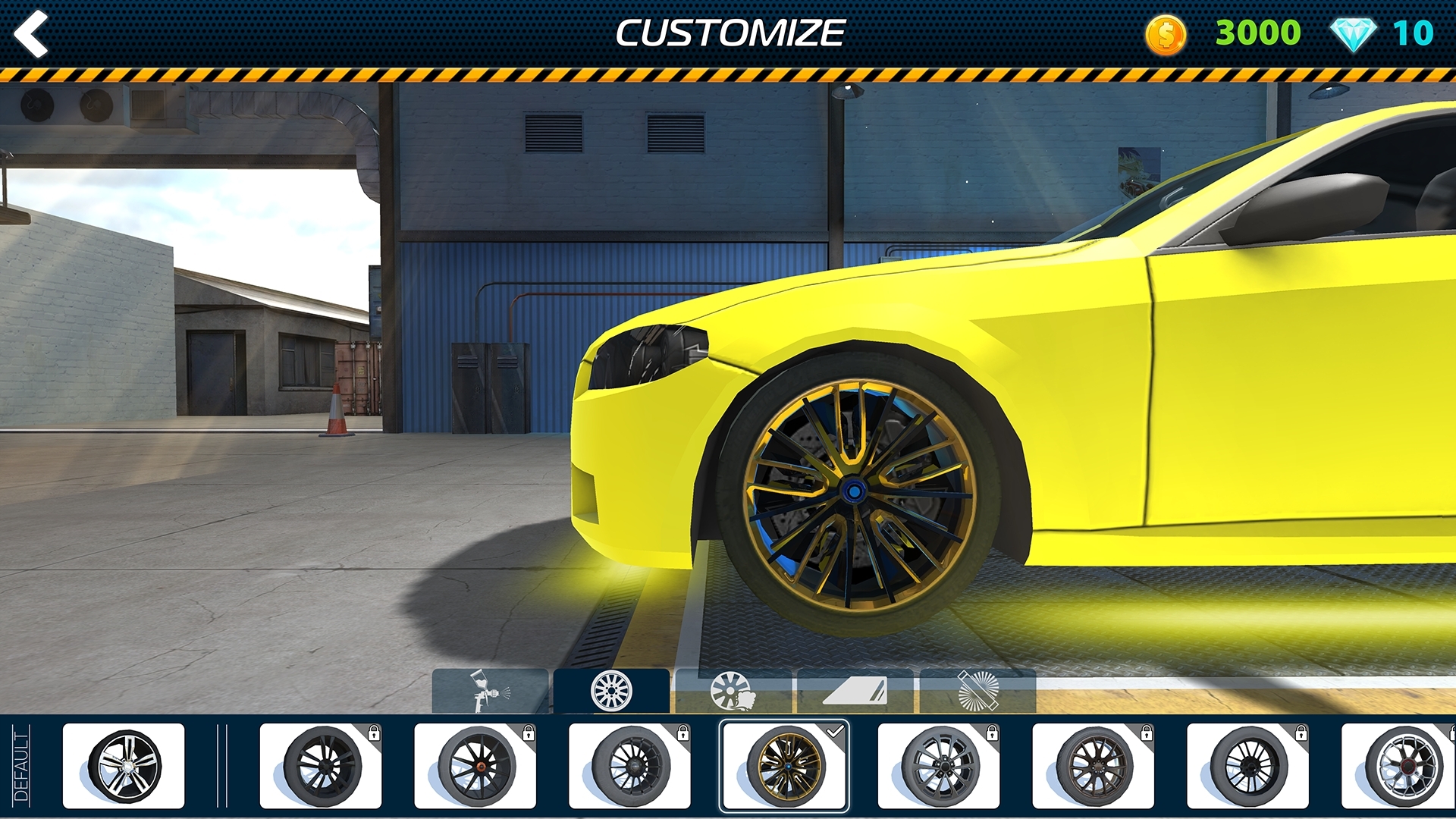Switch to the wheel rims tab
The width and height of the screenshot is (1456, 819).
[611, 691]
